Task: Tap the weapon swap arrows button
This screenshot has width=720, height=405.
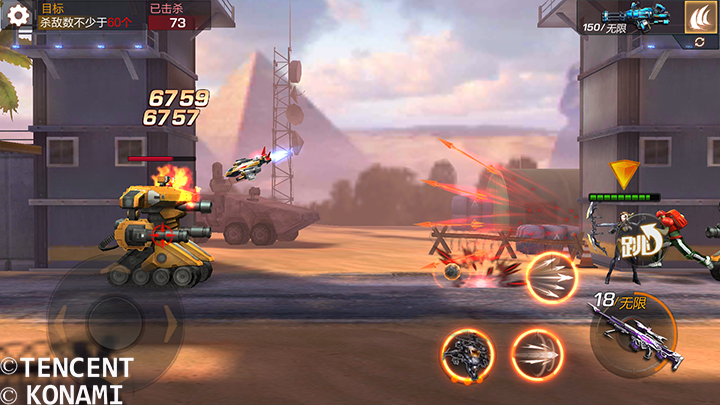Action: [x=698, y=43]
